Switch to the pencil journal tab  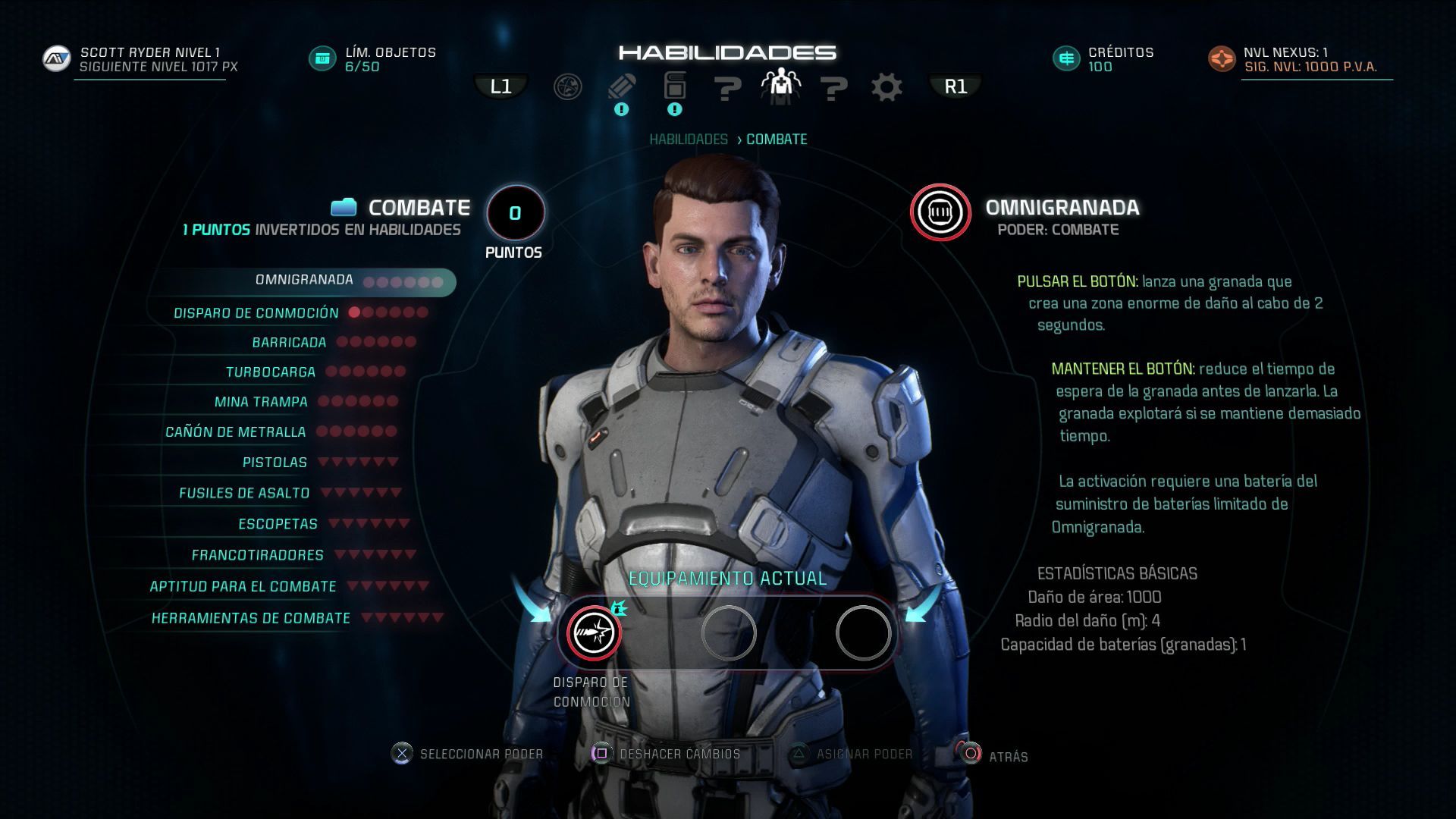[622, 86]
